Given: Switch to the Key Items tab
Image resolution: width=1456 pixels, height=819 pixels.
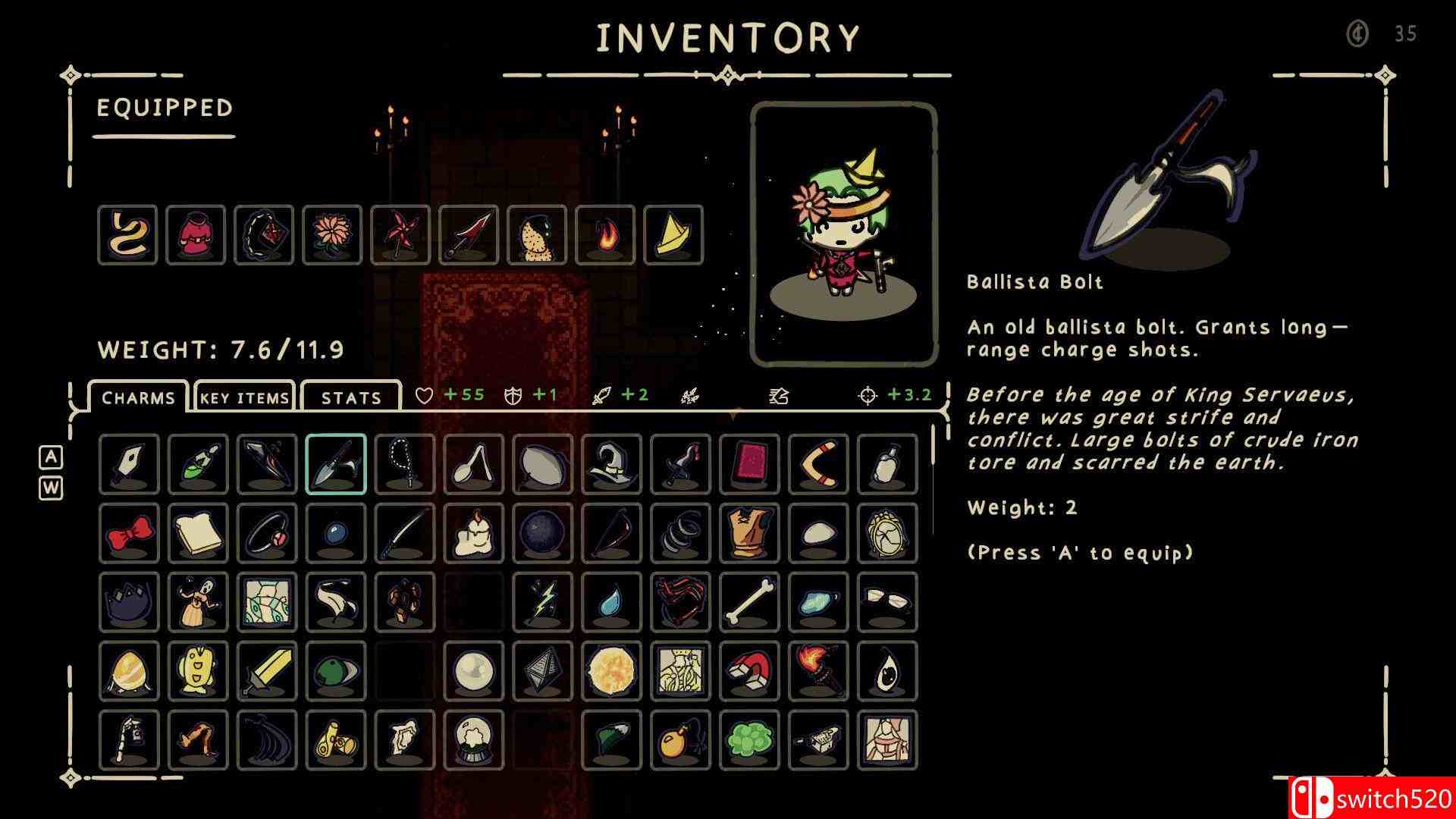Looking at the screenshot, I should [243, 397].
